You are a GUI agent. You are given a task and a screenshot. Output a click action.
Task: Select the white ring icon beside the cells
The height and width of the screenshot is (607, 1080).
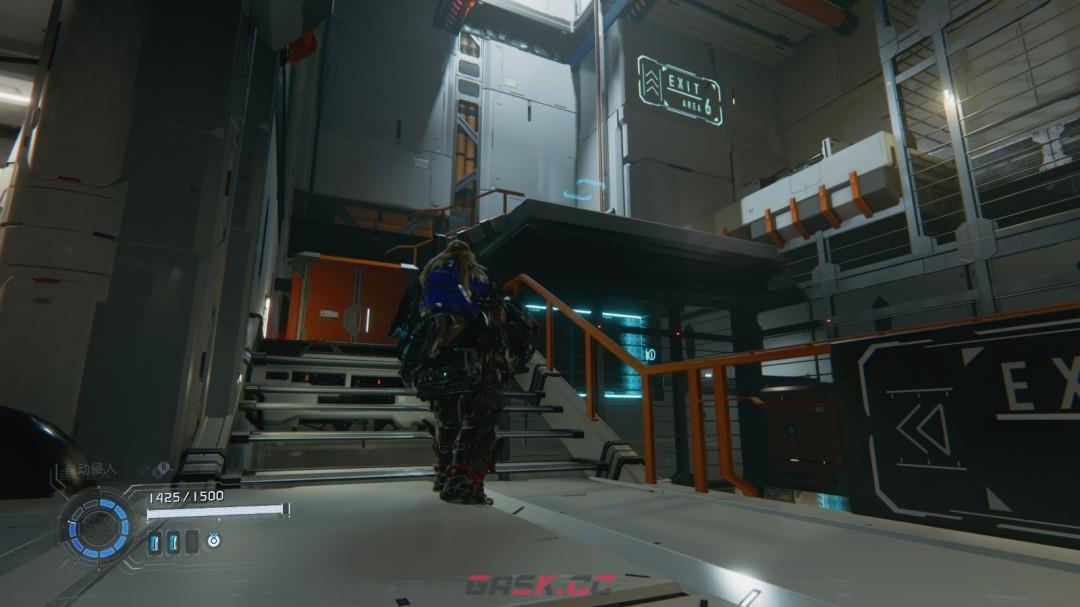click(x=213, y=541)
